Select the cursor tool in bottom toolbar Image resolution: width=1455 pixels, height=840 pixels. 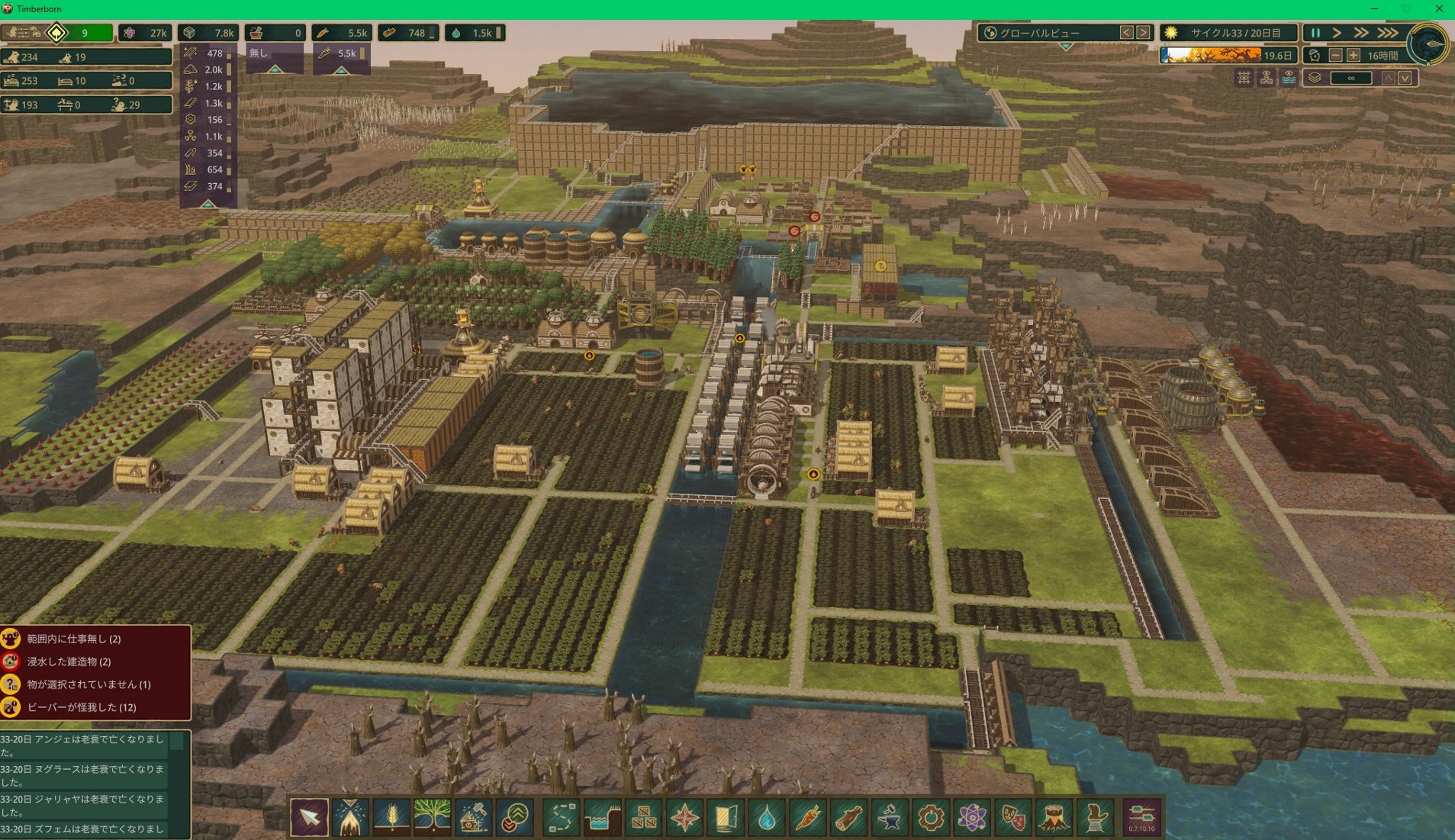pos(310,818)
